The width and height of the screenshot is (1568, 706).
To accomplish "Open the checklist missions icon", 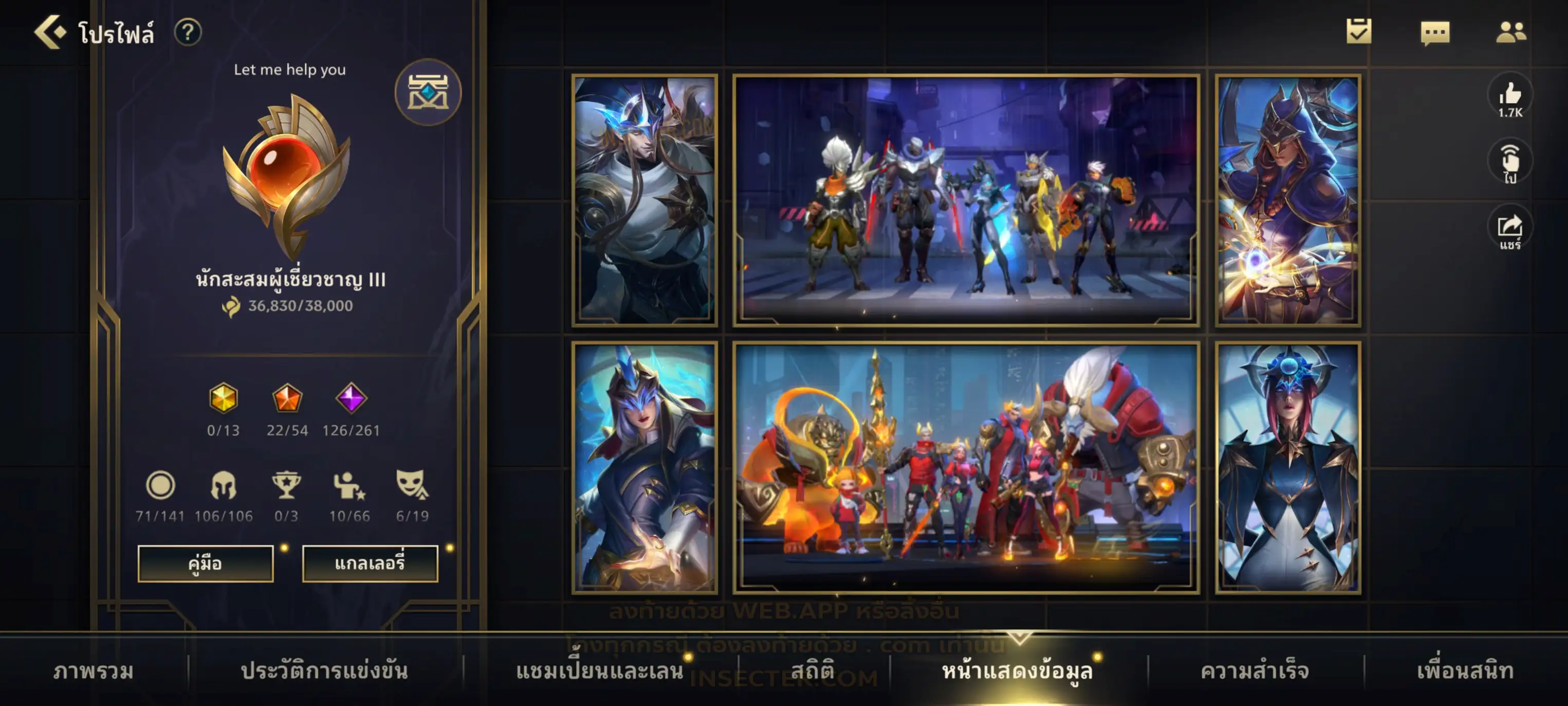I will pos(1359,32).
